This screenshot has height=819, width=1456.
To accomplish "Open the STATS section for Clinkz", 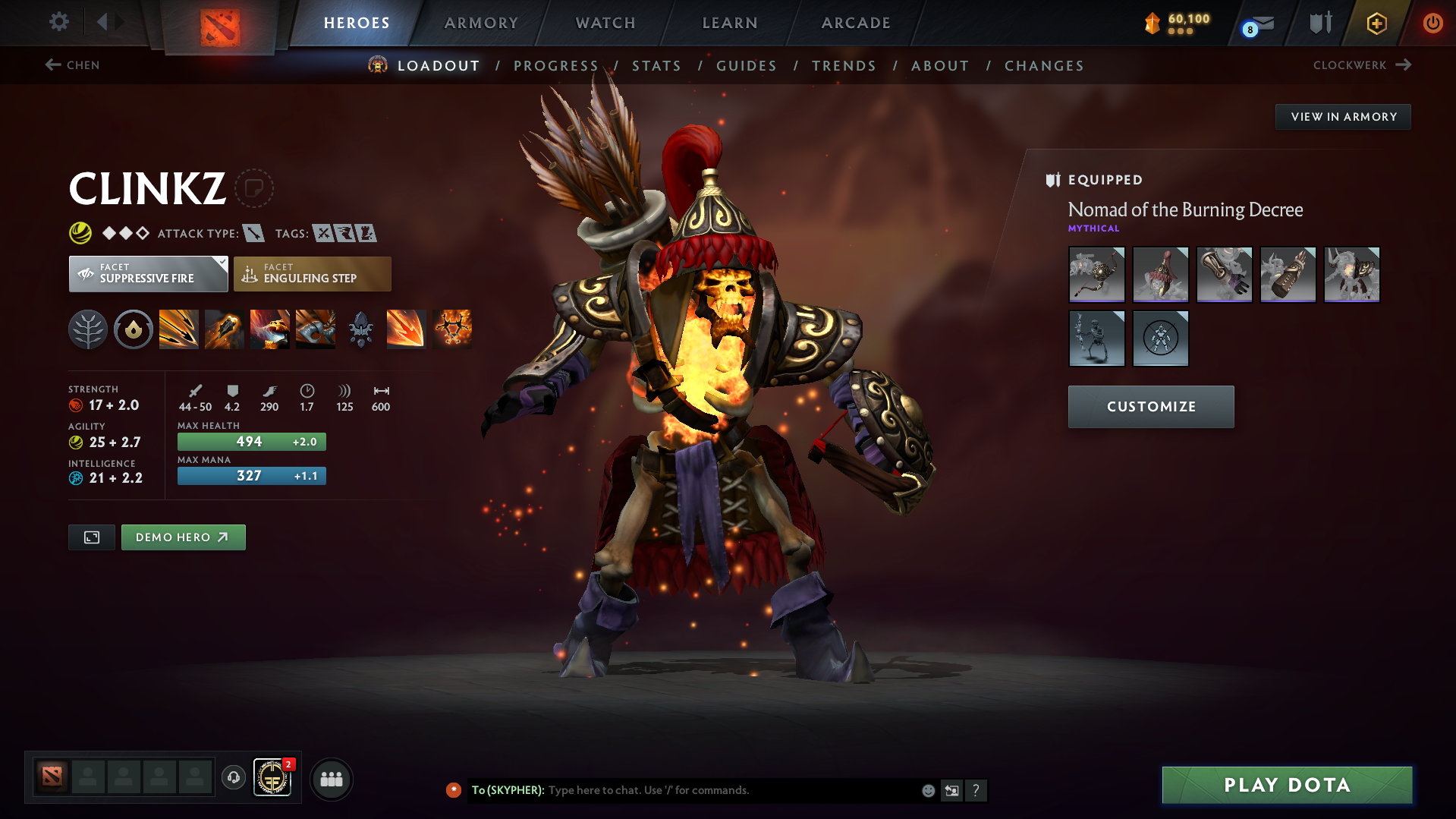I will tap(657, 66).
